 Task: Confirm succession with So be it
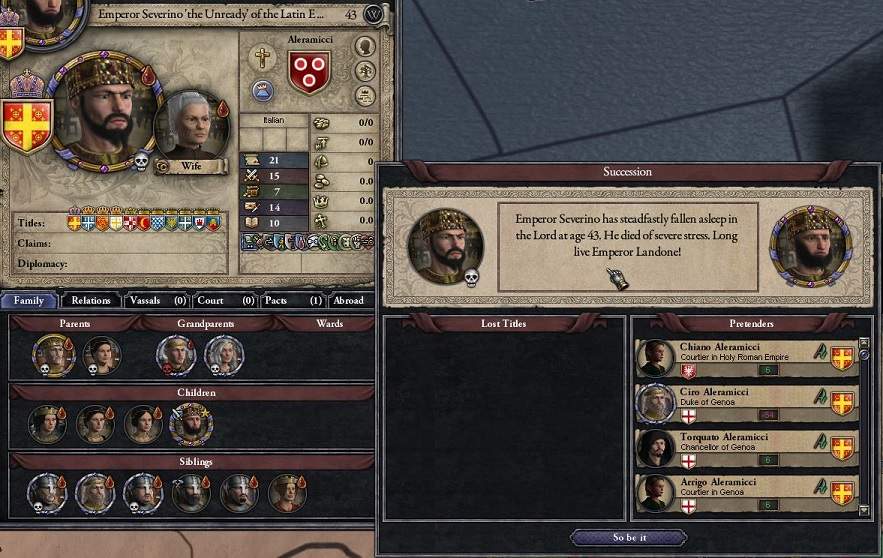click(x=629, y=537)
